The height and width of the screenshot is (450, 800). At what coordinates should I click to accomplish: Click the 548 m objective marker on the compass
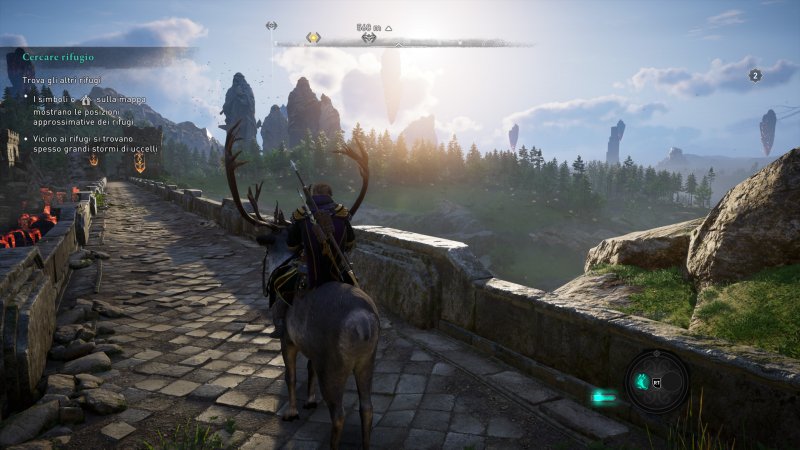(x=369, y=38)
